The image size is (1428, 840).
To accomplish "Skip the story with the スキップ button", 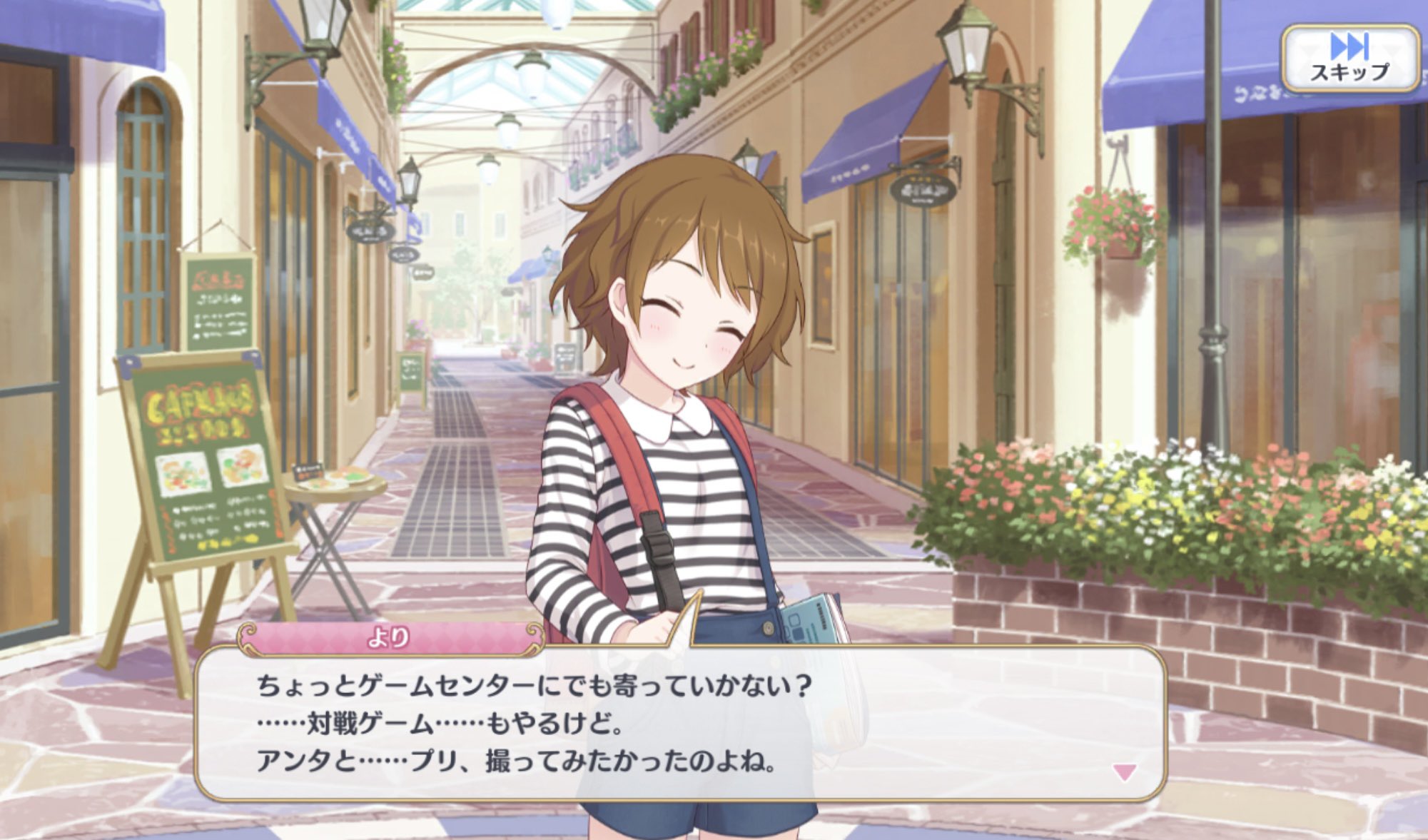I will coord(1349,59).
